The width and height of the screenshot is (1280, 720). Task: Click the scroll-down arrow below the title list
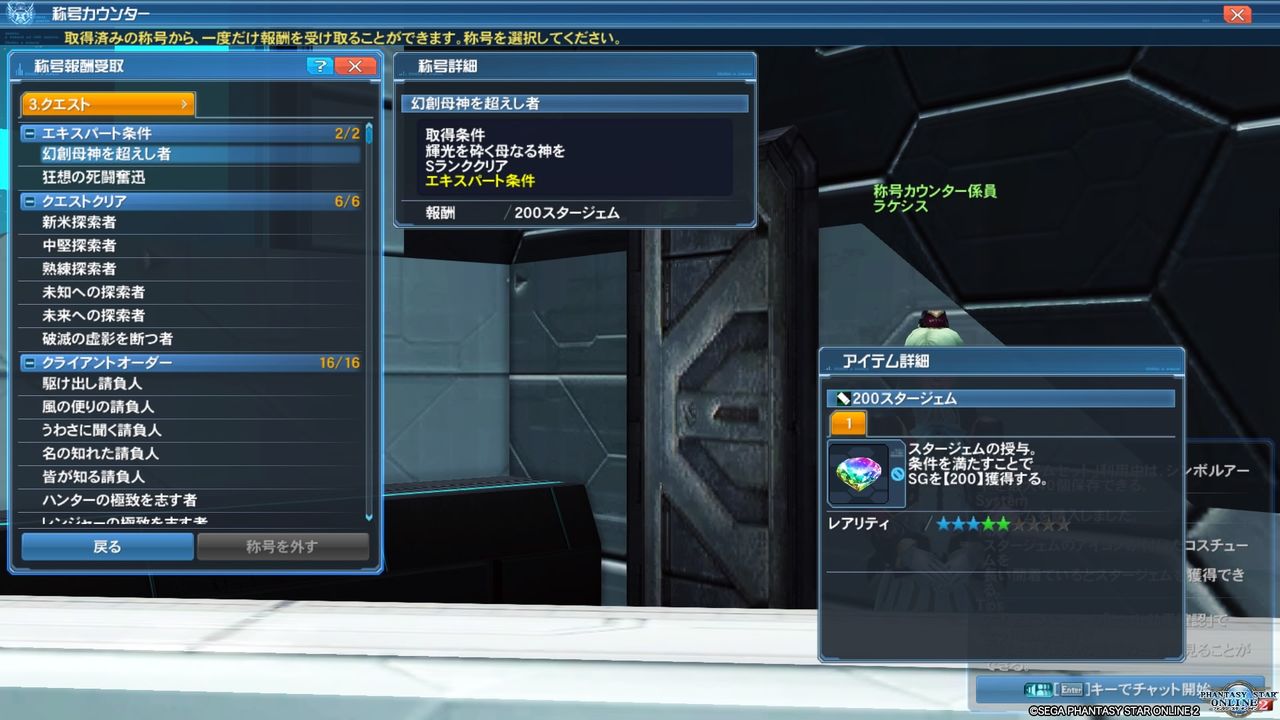click(x=368, y=519)
